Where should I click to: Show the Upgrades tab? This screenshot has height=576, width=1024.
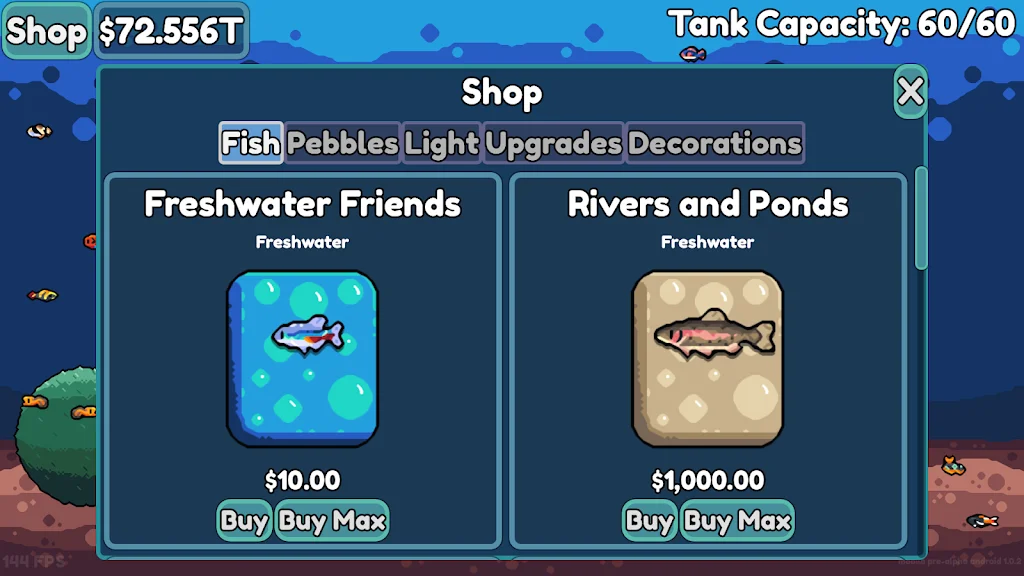554,143
